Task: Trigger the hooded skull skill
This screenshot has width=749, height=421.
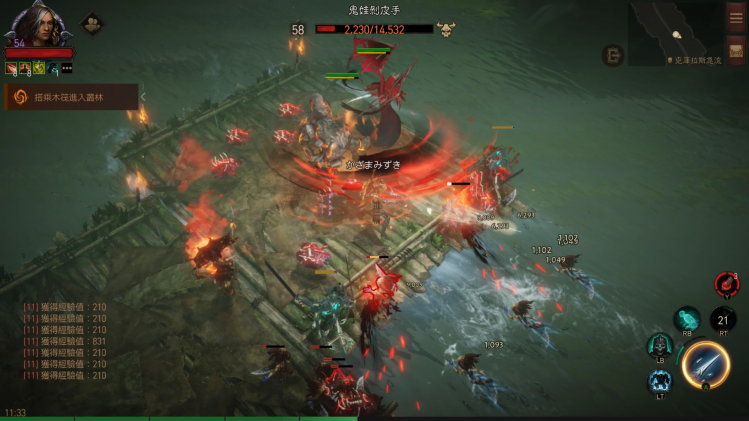Action: [x=660, y=346]
